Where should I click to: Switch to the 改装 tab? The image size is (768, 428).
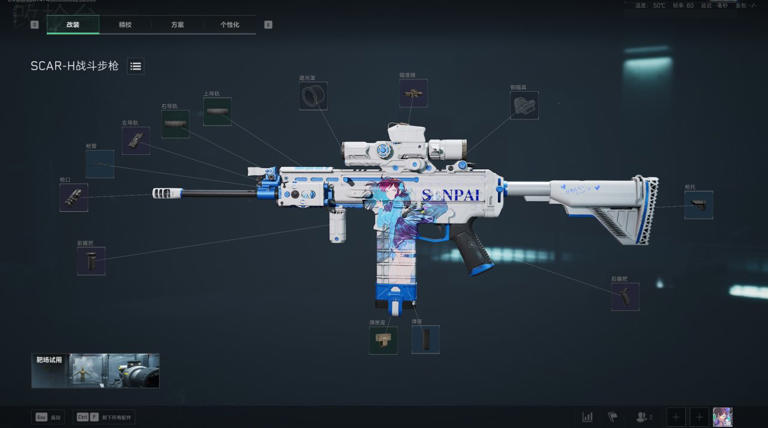(73, 24)
